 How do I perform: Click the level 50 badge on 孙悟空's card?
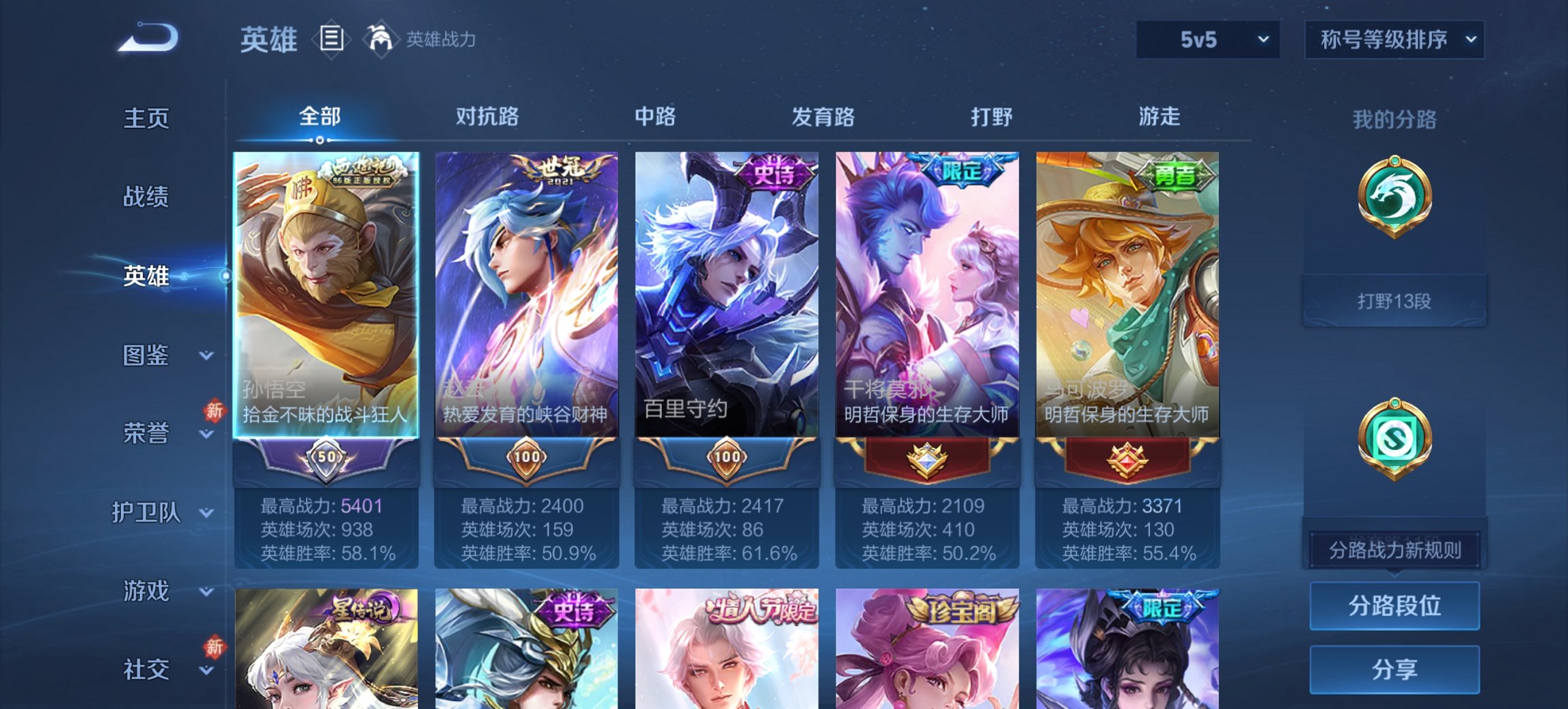click(327, 457)
